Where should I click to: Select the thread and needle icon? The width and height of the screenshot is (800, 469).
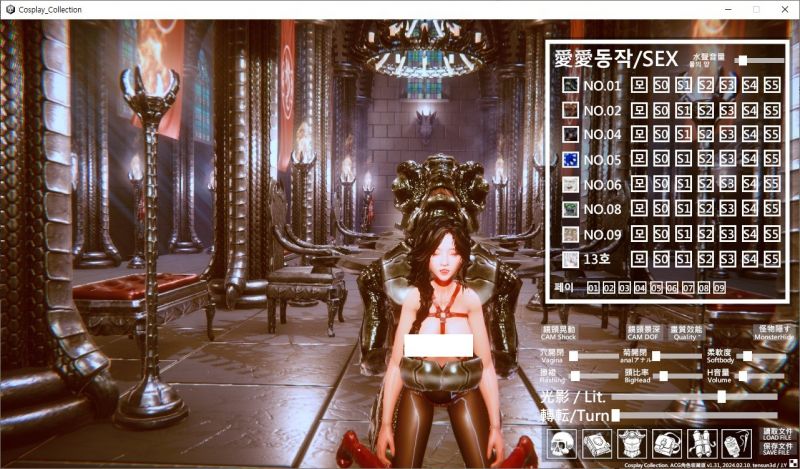coord(735,441)
